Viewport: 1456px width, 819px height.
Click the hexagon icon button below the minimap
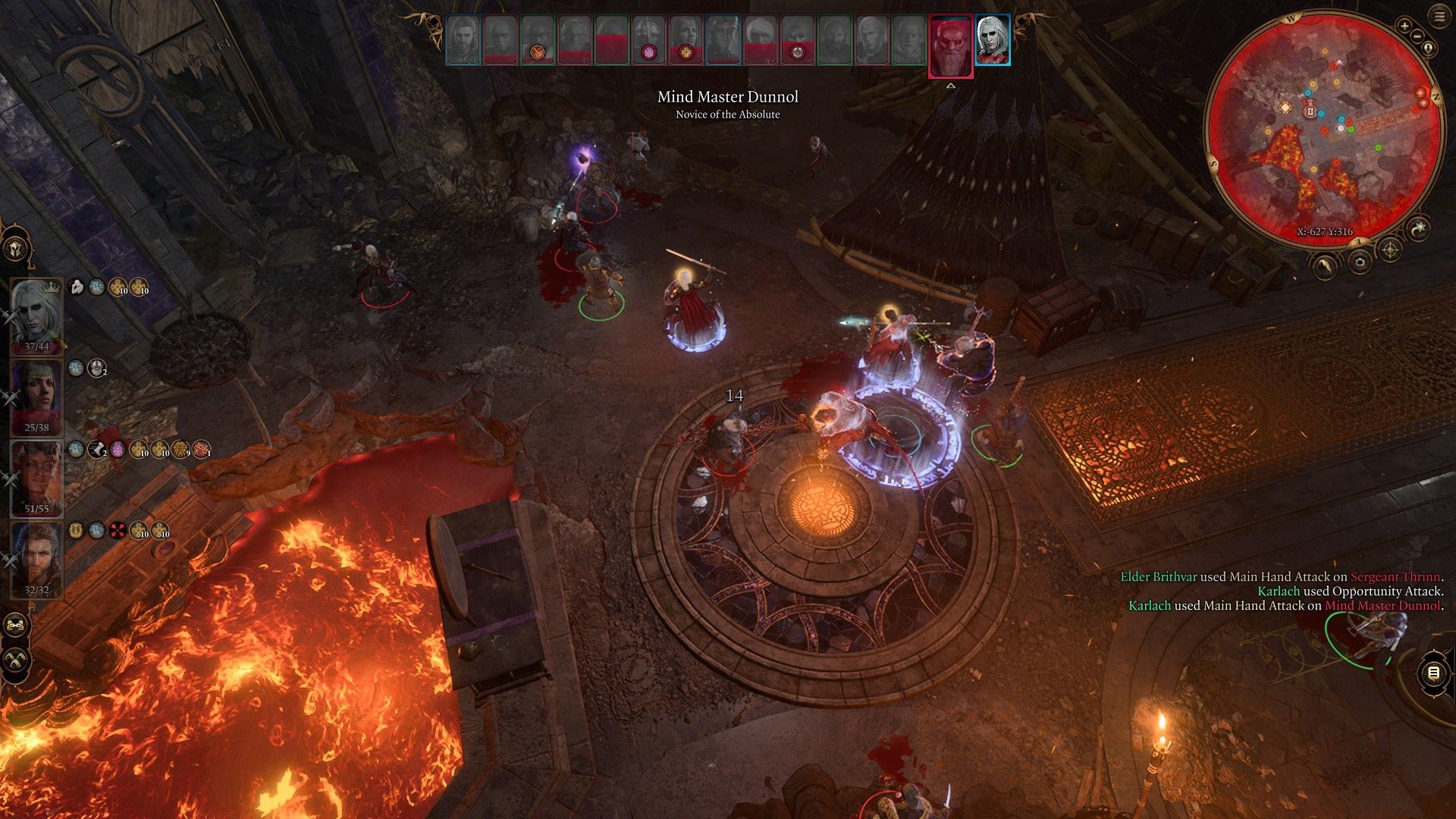click(1360, 262)
